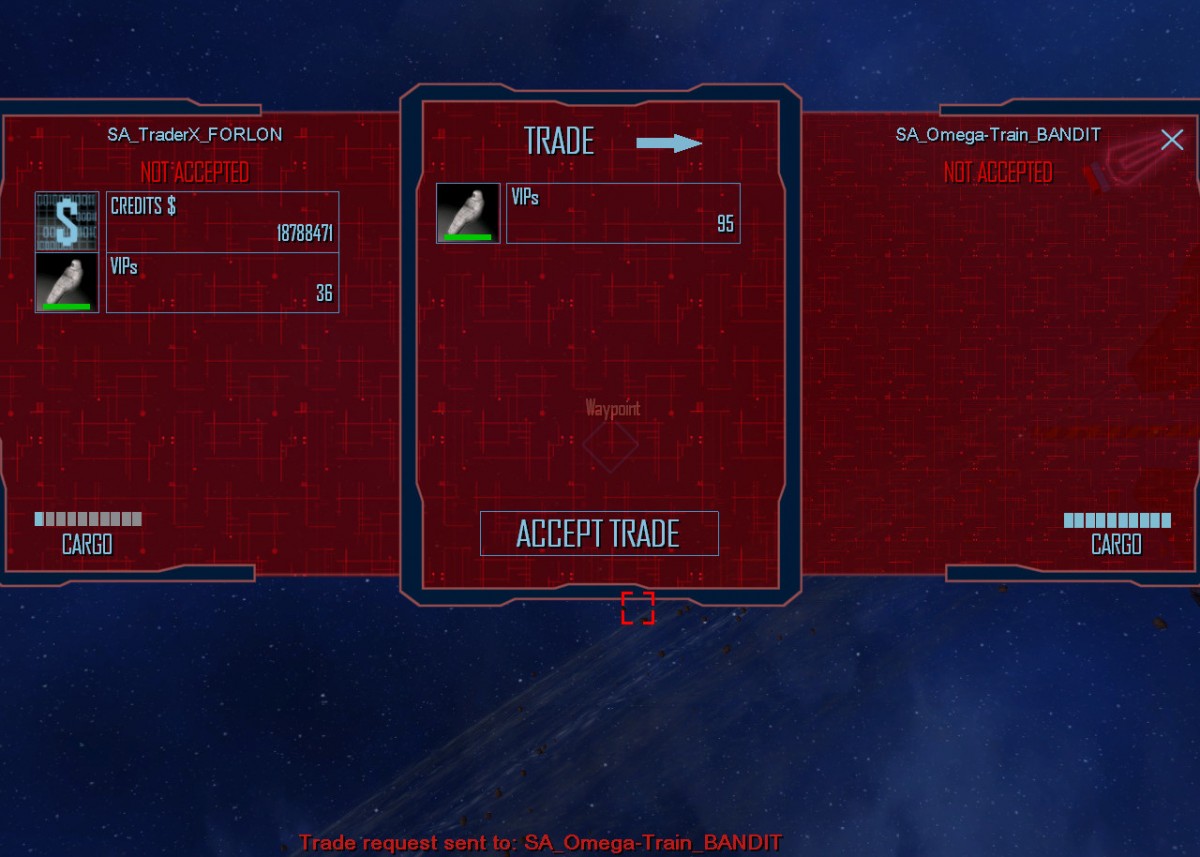
Task: Click the VIPs icon in the trade panel
Action: 468,213
